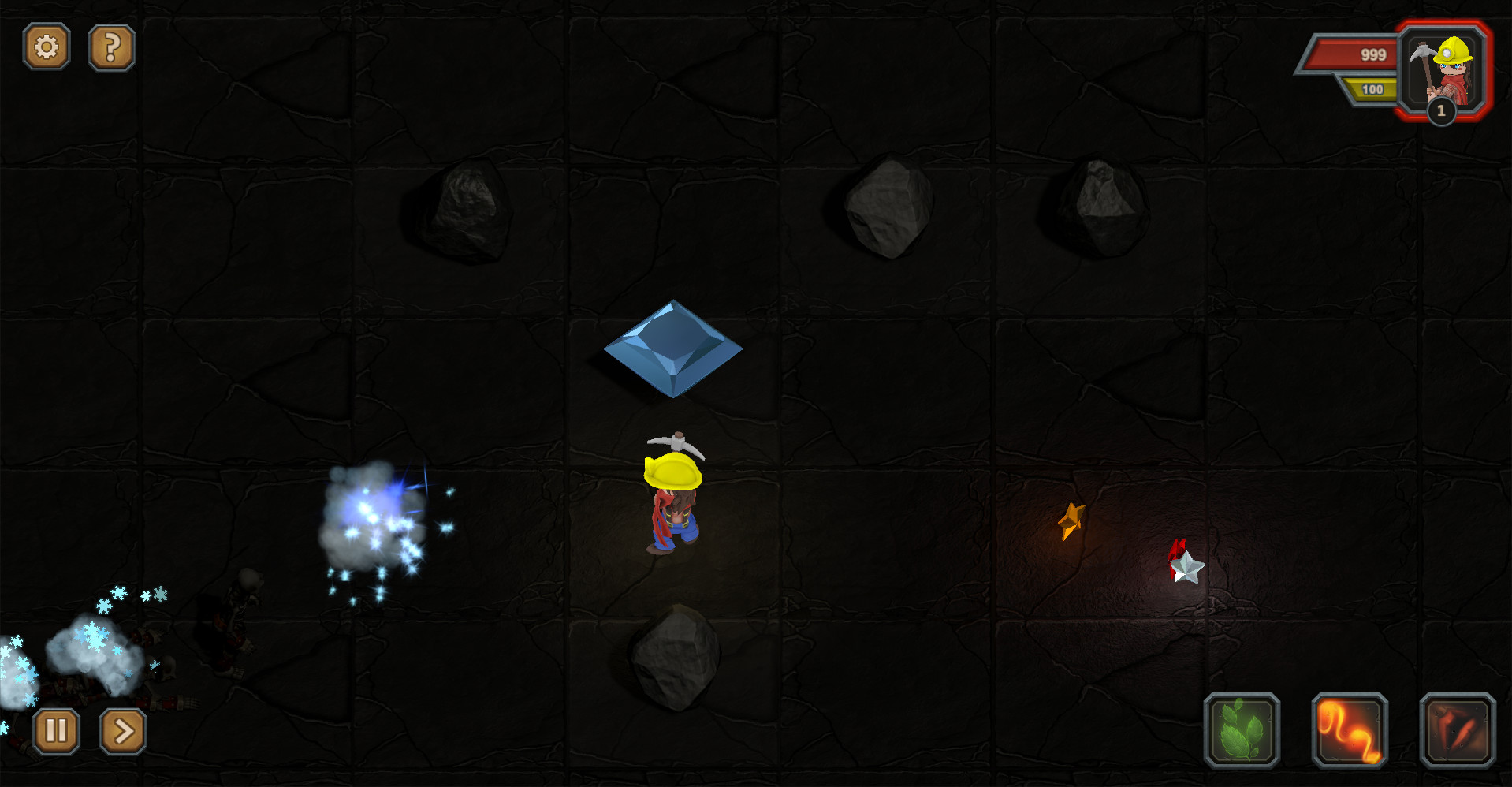This screenshot has height=787, width=1512.
Task: Open the settings gear menu
Action: click(47, 46)
